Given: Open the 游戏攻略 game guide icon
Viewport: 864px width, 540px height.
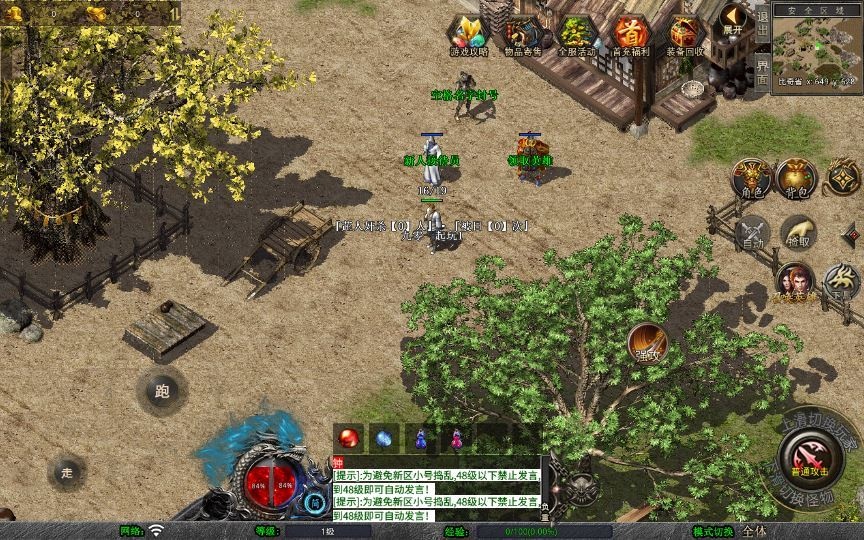Looking at the screenshot, I should (x=466, y=34).
